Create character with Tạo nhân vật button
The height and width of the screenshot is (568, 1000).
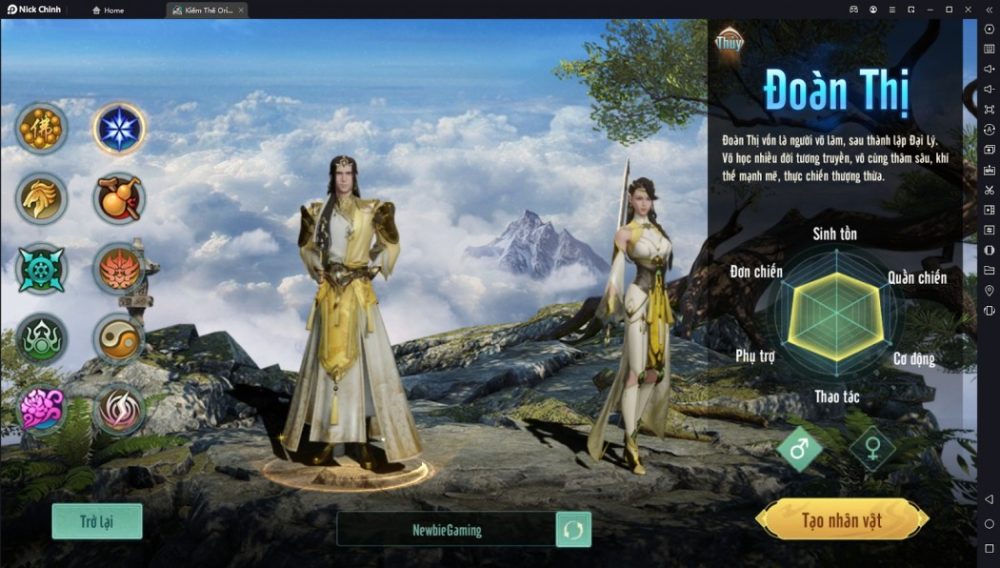pos(841,520)
